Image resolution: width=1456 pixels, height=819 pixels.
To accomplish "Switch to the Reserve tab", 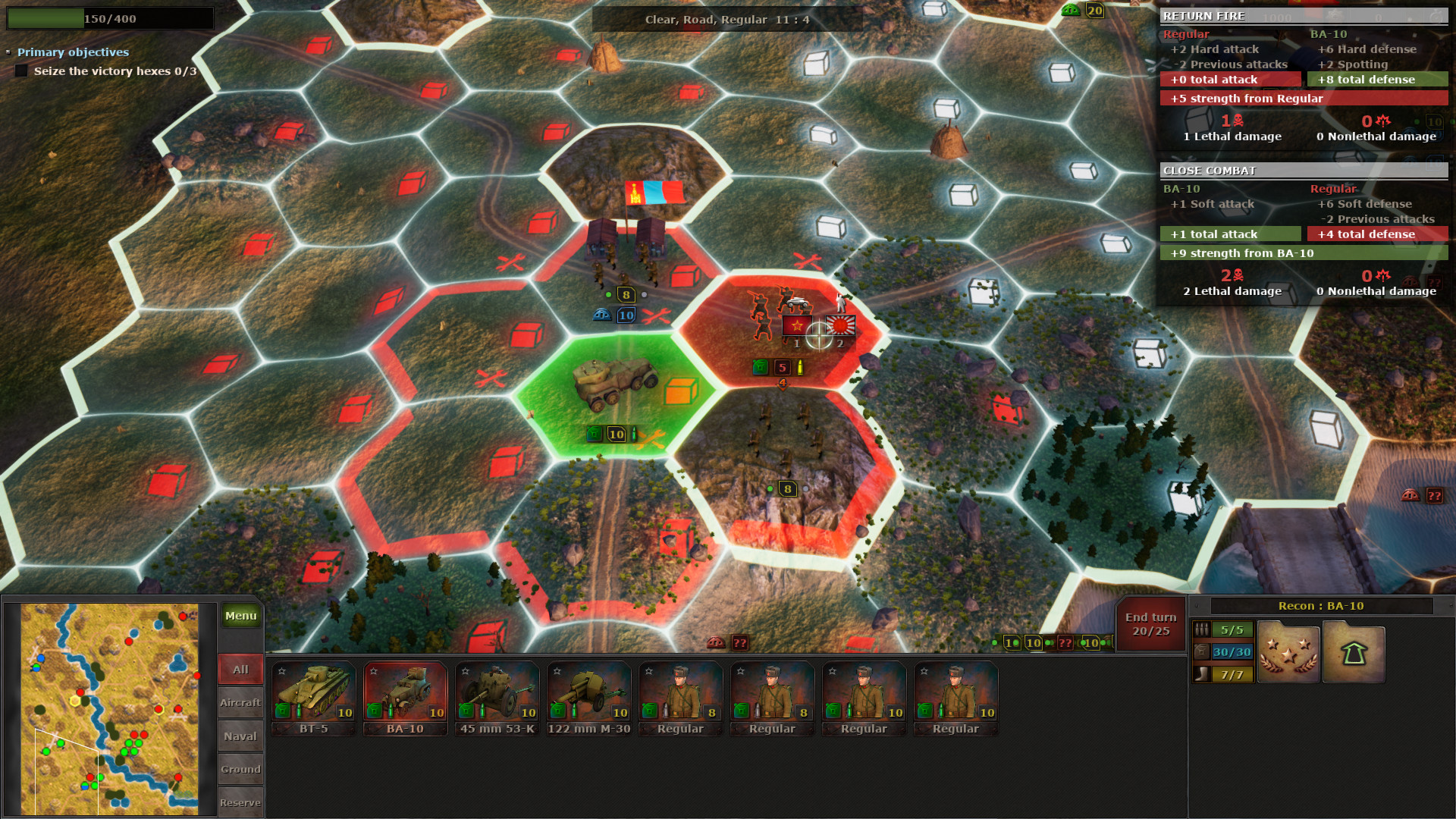I will 240,802.
